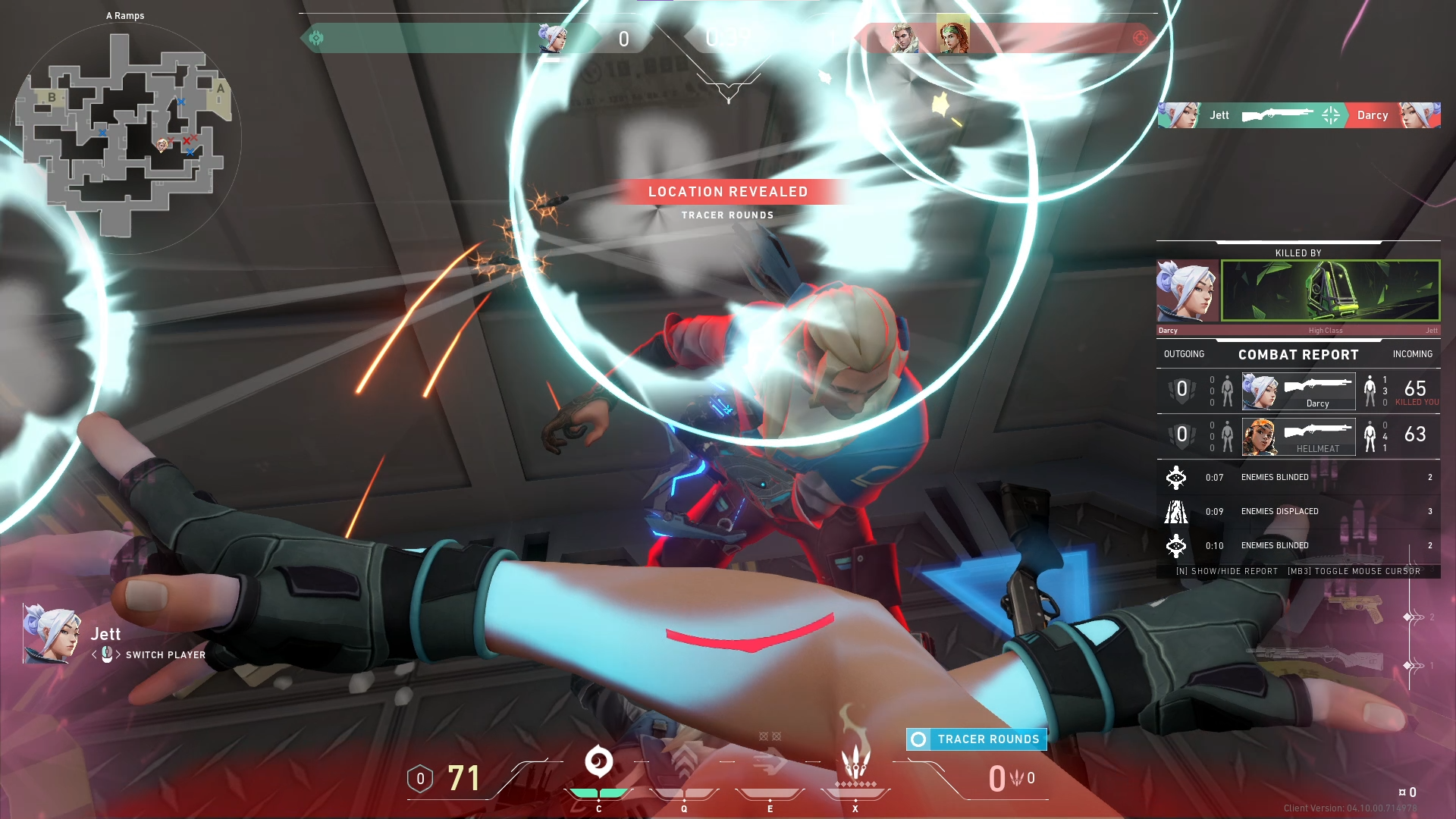Viewport: 1456px width, 819px height.
Task: Select the COMBAT REPORT header tab
Action: click(1298, 354)
